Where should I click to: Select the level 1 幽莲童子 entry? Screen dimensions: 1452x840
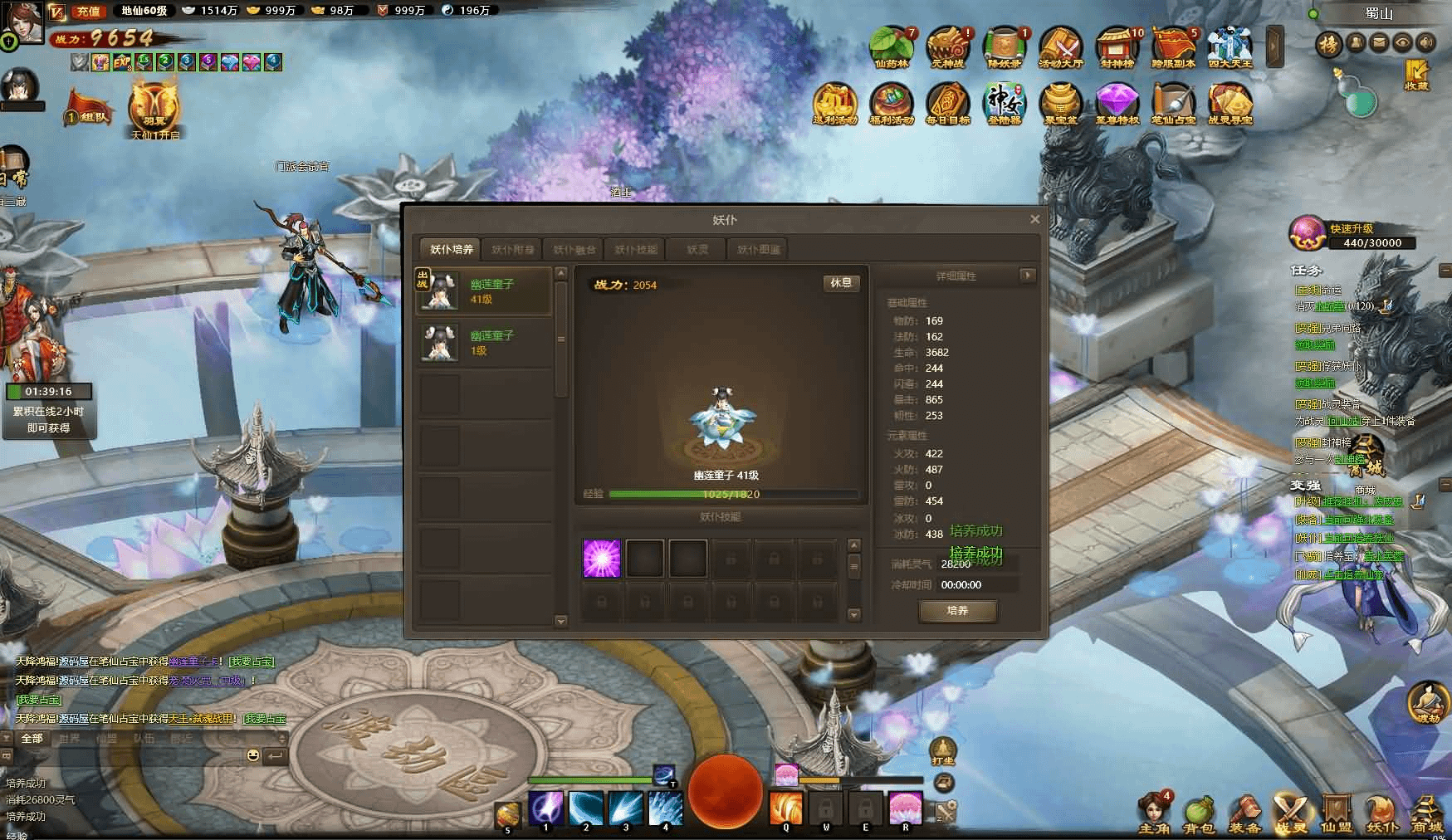tap(484, 343)
